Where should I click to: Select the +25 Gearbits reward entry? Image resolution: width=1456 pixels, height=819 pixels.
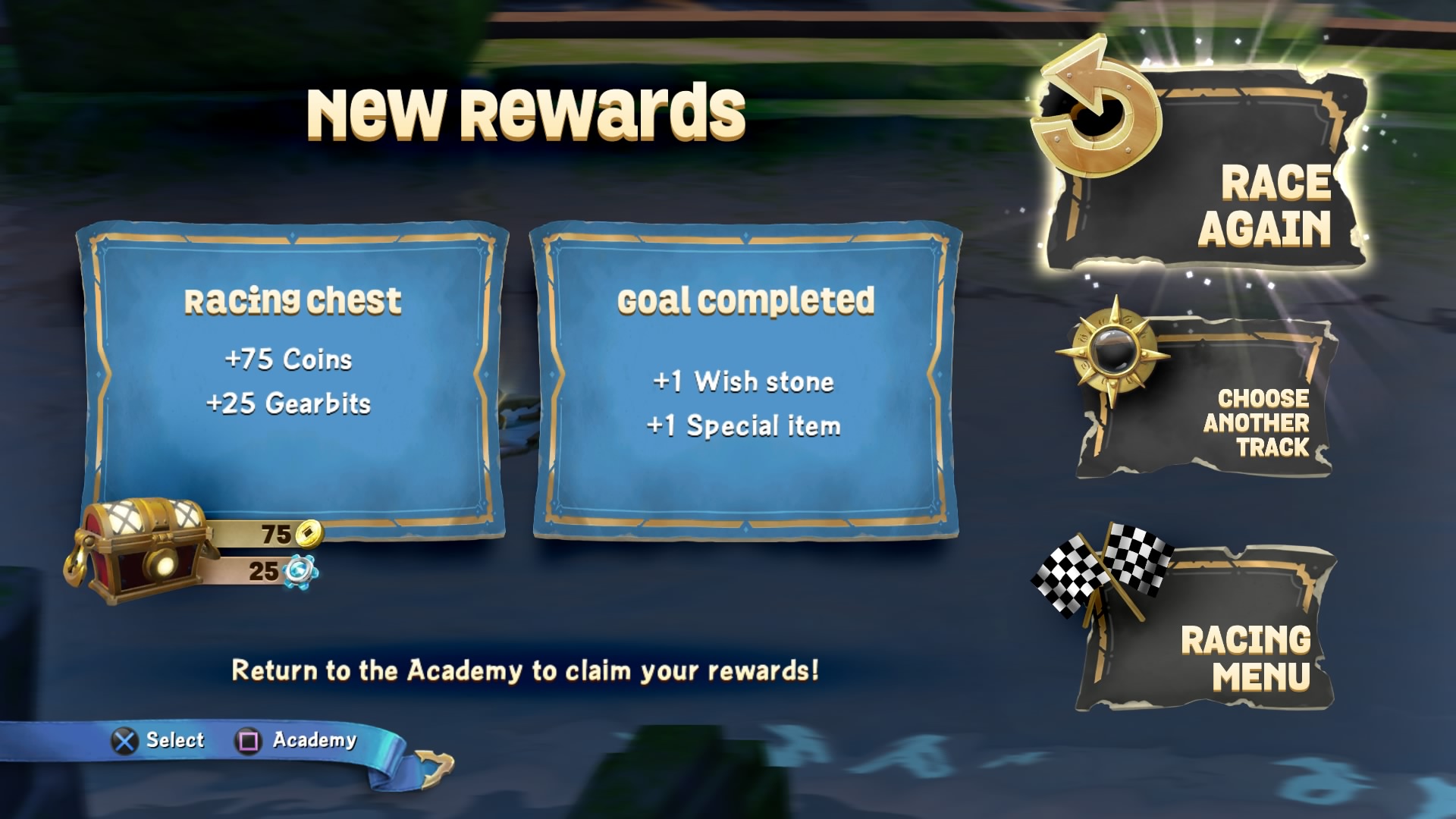coord(290,404)
